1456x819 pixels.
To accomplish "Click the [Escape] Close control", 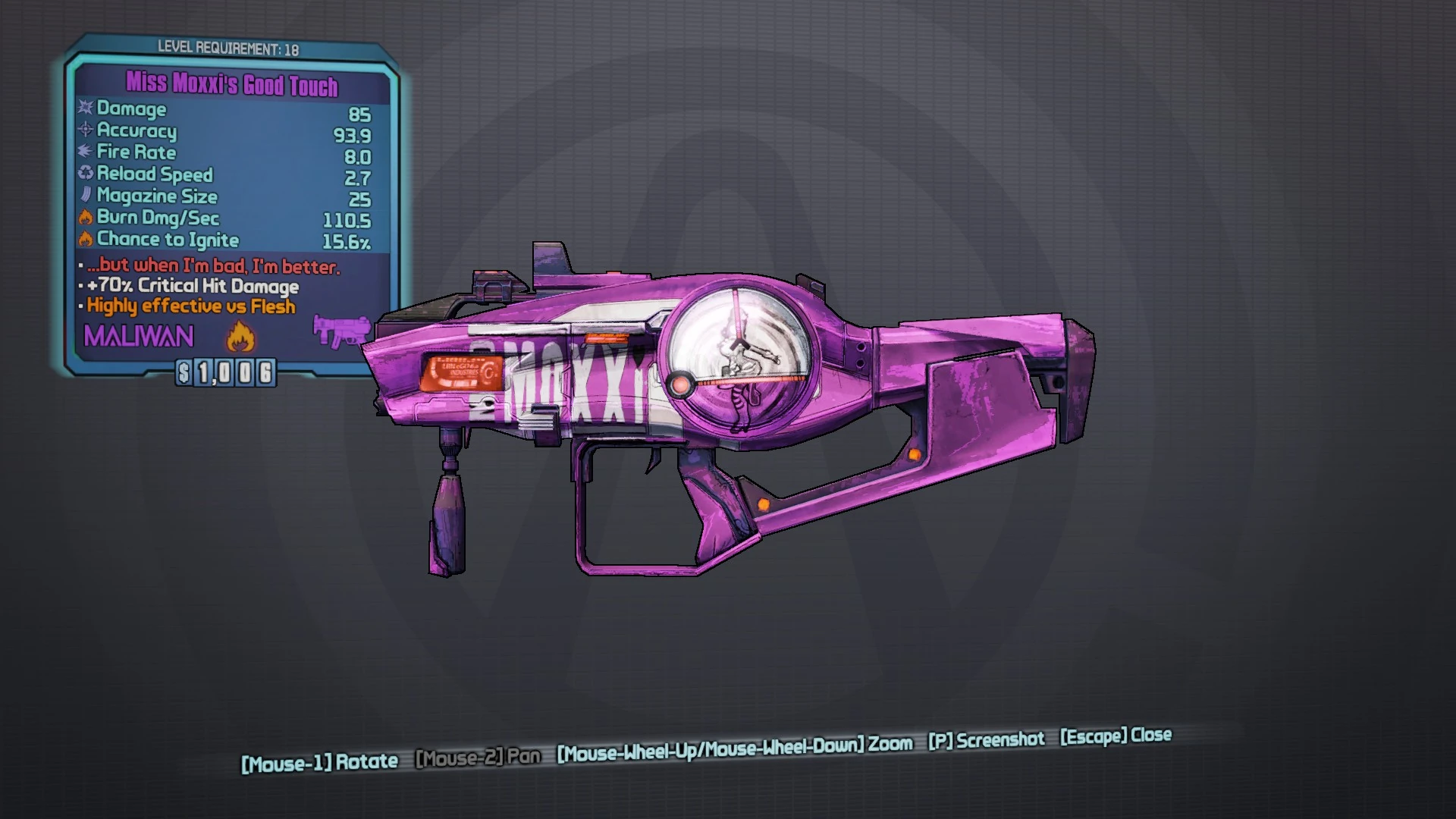I will [1115, 735].
